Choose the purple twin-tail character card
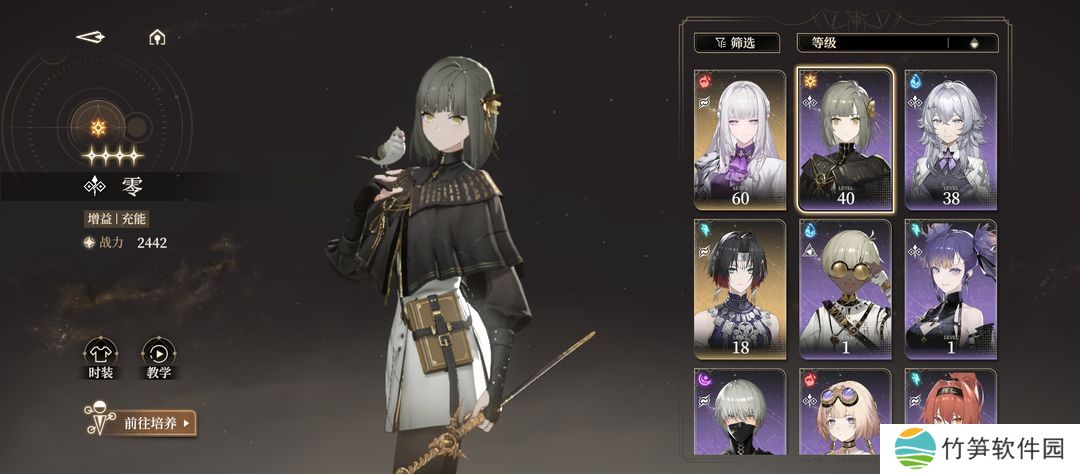The image size is (1080, 474). pyautogui.click(x=950, y=290)
